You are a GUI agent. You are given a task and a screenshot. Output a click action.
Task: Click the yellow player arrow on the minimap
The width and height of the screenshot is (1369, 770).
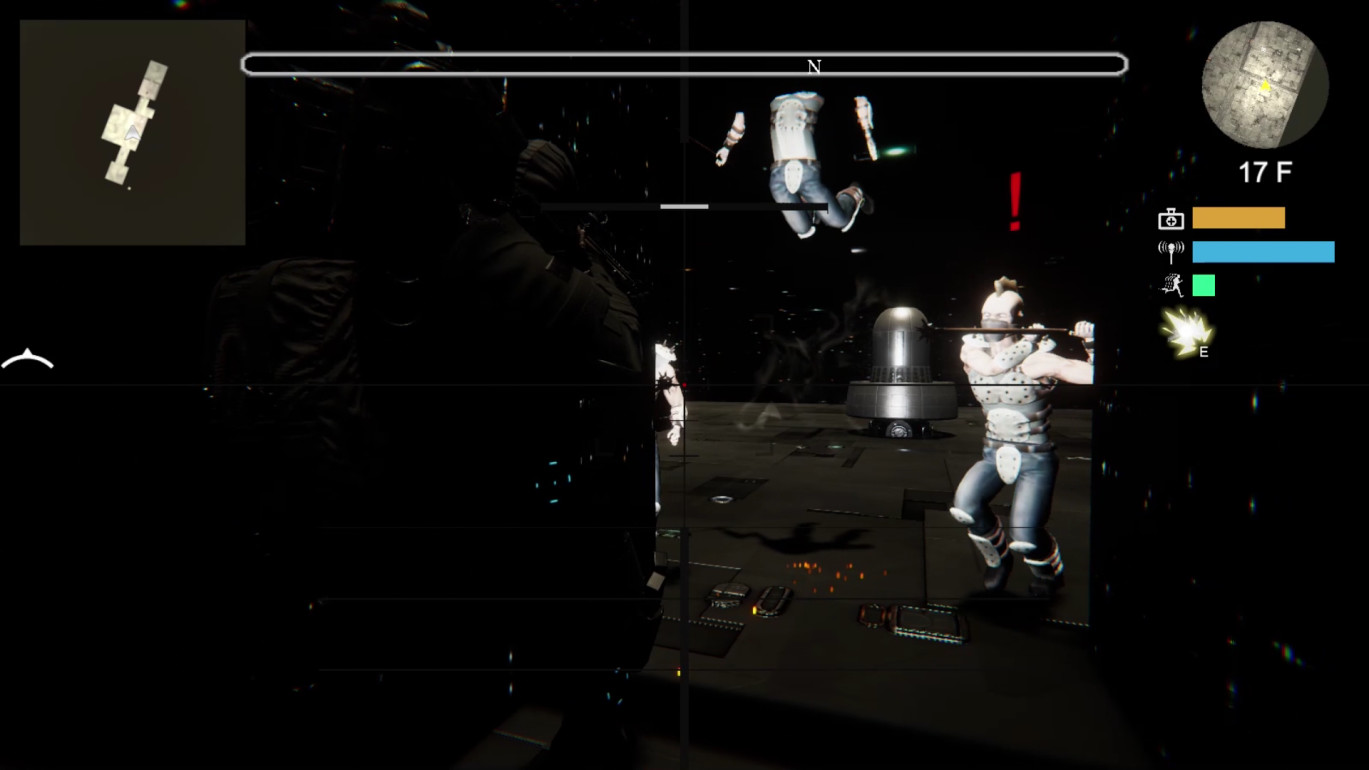(x=1264, y=87)
